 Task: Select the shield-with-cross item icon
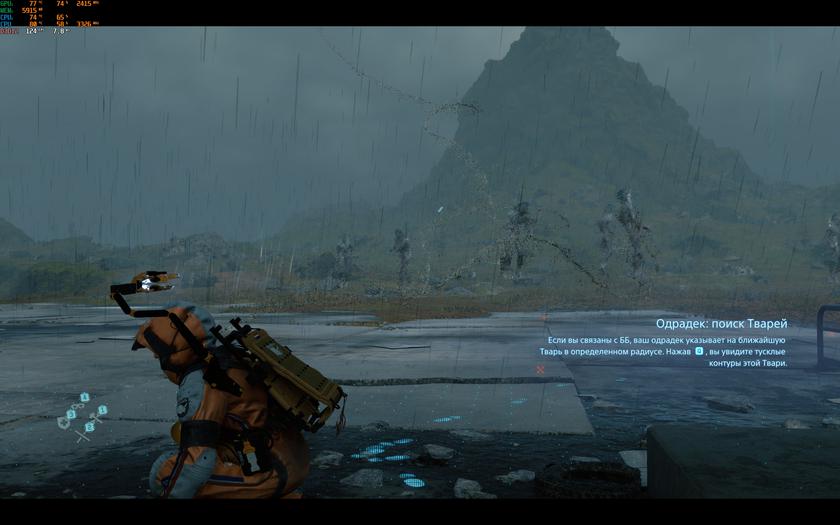pos(63,423)
